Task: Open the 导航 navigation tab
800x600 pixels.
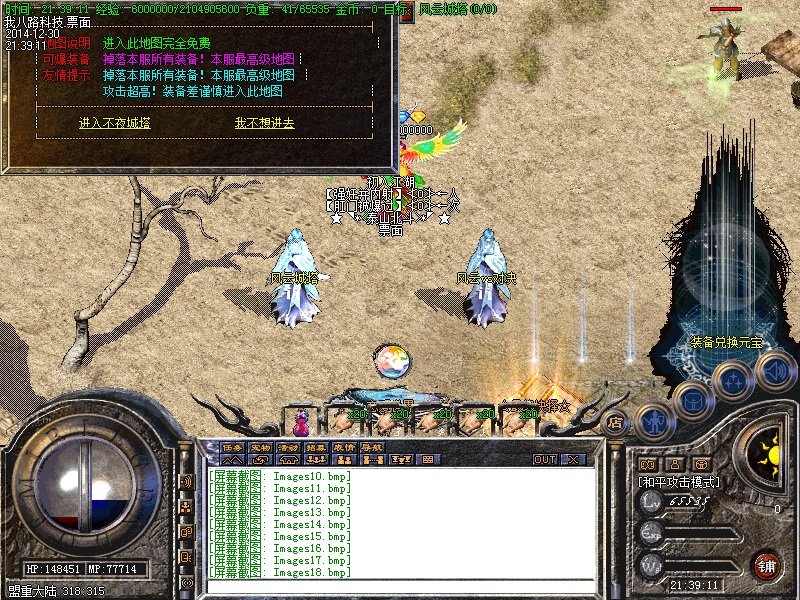Action: click(373, 447)
